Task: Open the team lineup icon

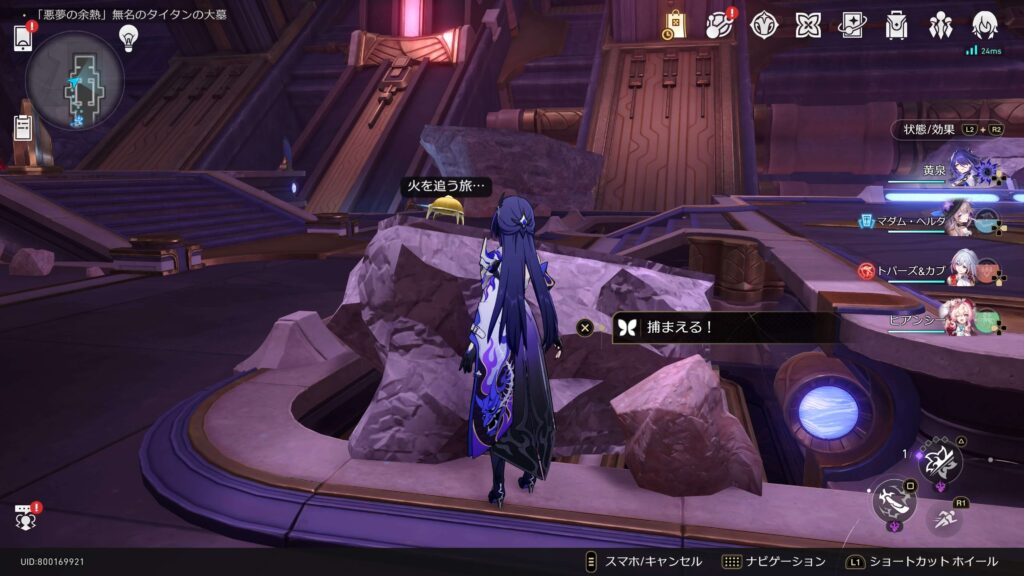Action: [x=940, y=25]
